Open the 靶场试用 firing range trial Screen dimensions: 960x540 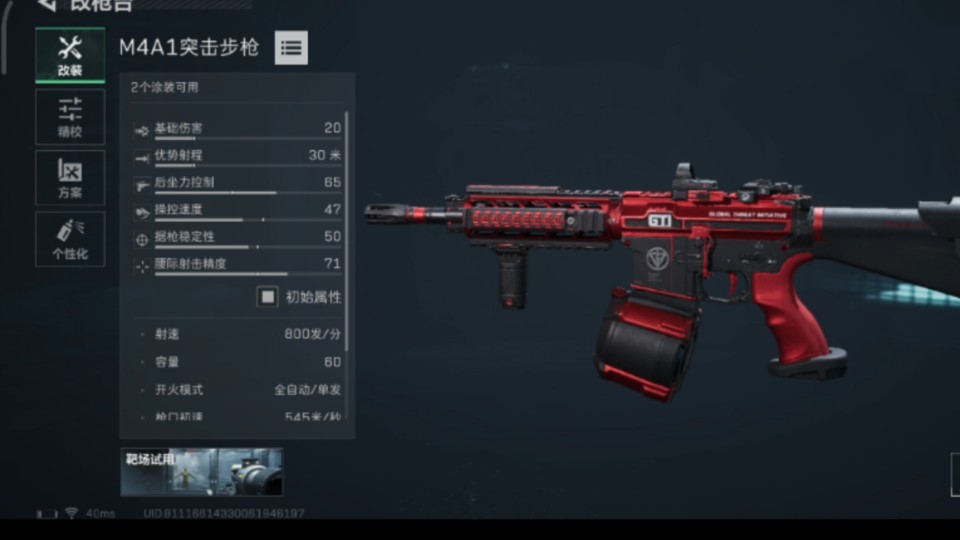pyautogui.click(x=202, y=472)
